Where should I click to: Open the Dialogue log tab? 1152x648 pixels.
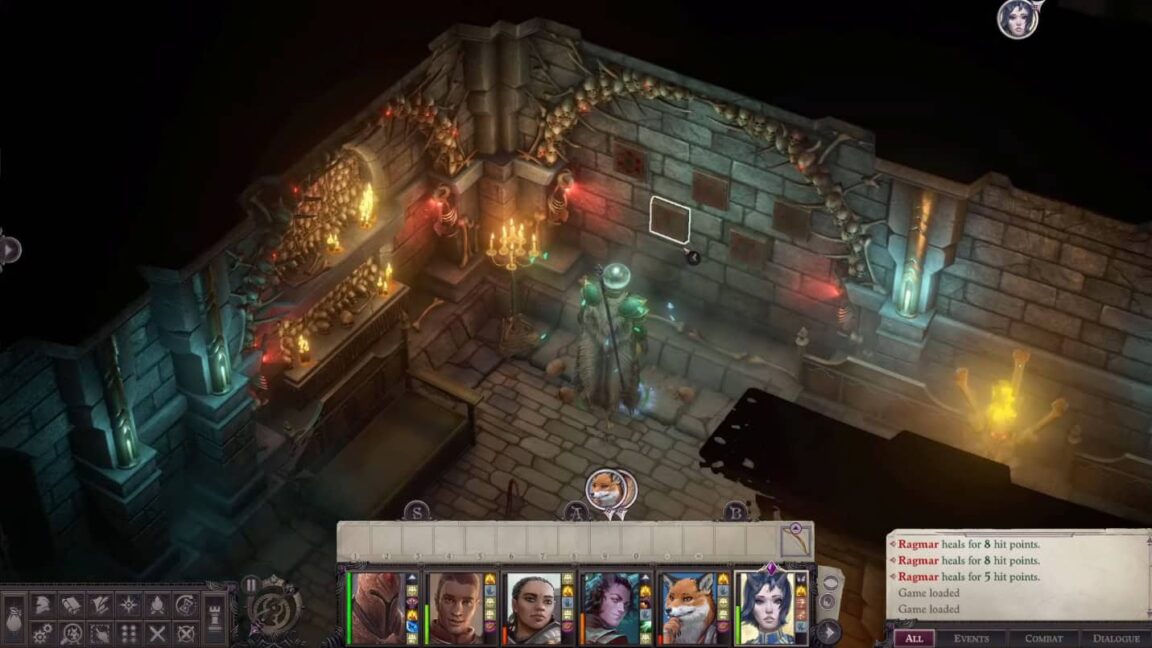pyautogui.click(x=1116, y=638)
